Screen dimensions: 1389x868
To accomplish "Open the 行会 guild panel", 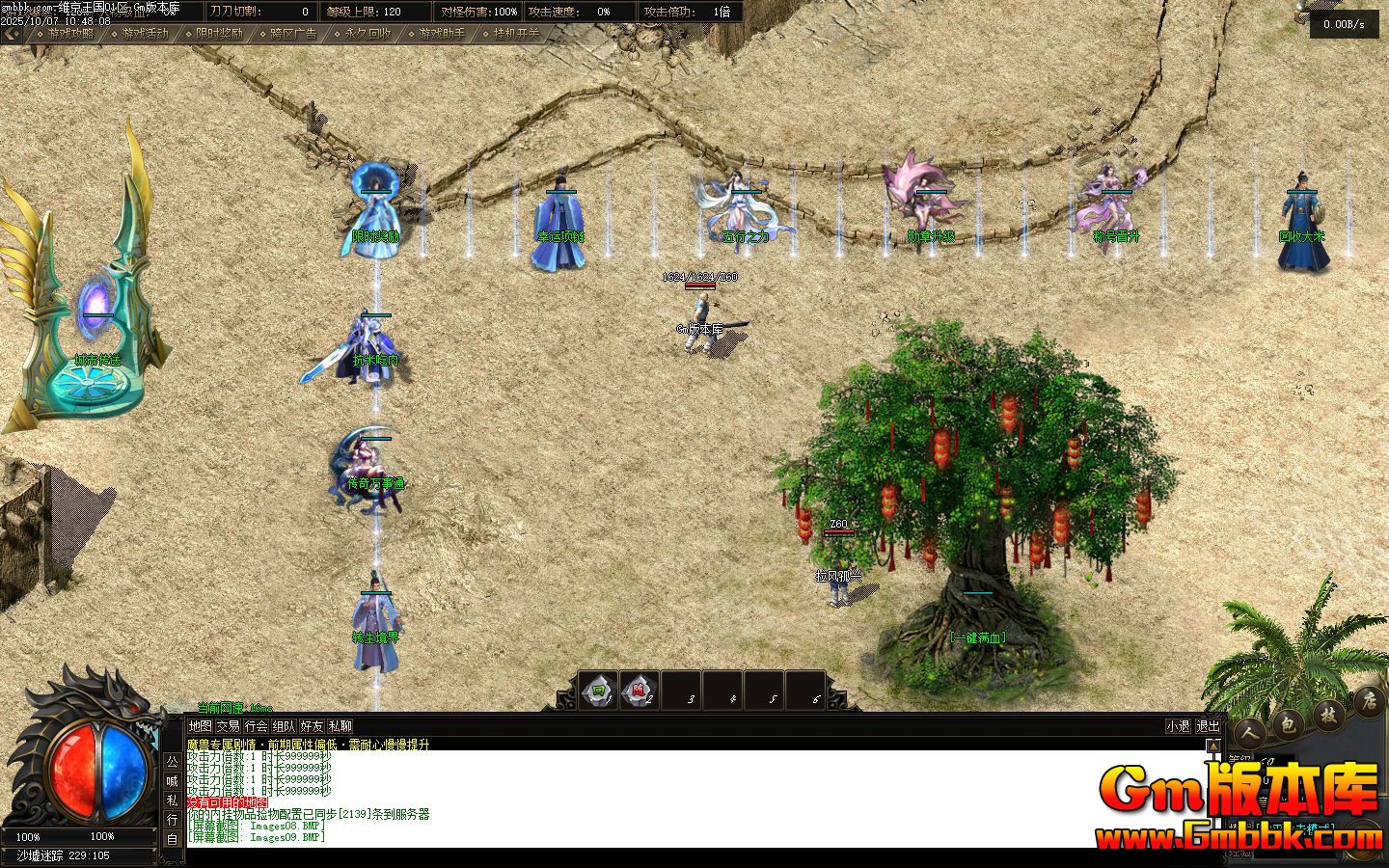I will pos(256,726).
